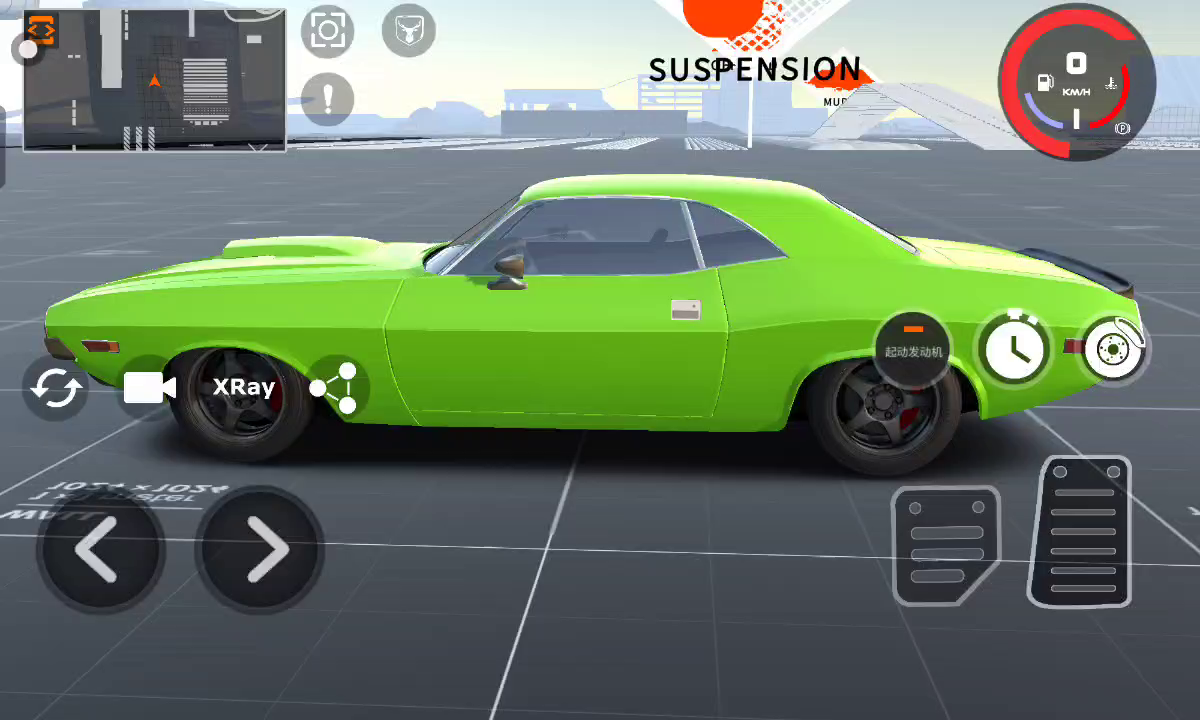Engage the brake disc handbrake button
The width and height of the screenshot is (1200, 720).
click(1114, 348)
